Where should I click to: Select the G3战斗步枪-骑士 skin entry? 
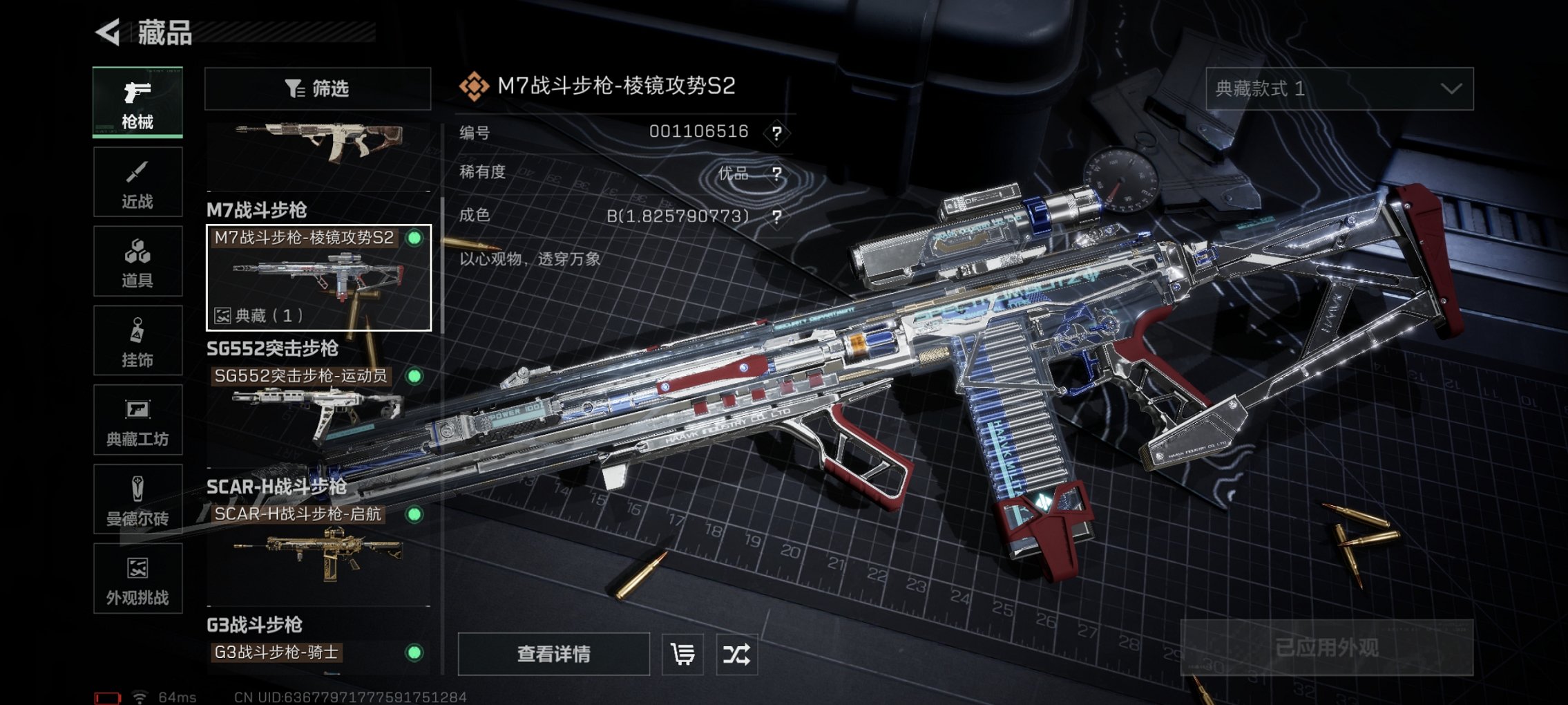(x=318, y=652)
